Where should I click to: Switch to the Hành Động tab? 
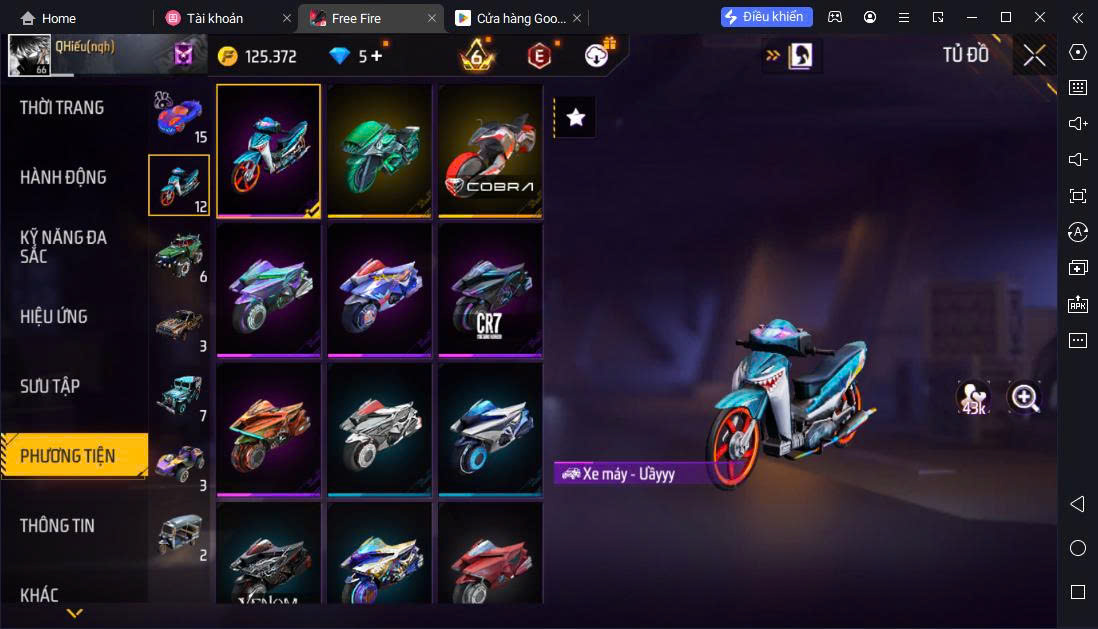tap(63, 178)
